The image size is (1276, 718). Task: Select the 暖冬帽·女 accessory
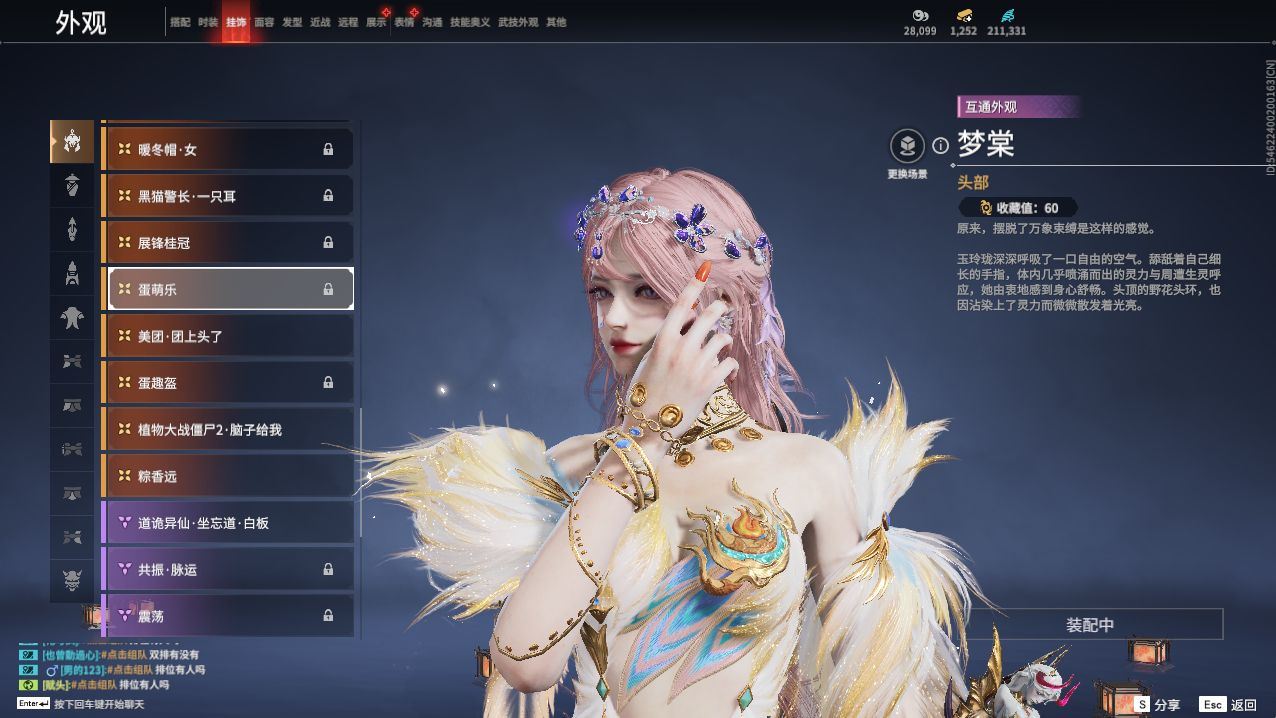(229, 150)
